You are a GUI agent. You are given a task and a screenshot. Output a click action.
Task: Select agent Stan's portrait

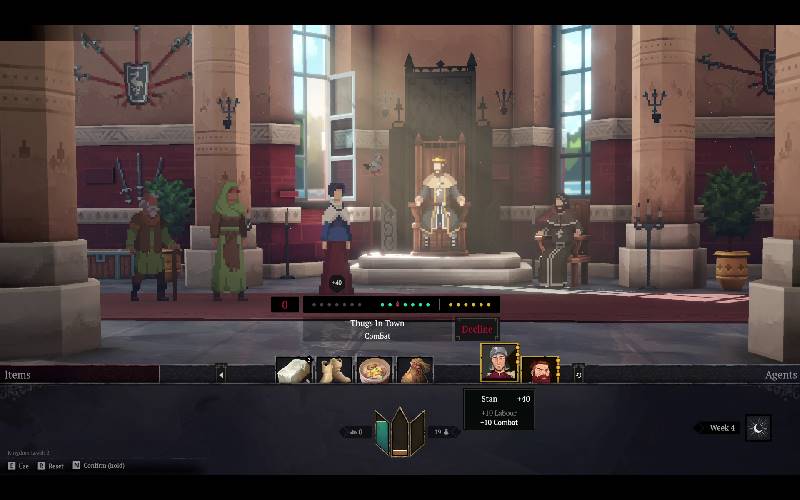pos(498,364)
